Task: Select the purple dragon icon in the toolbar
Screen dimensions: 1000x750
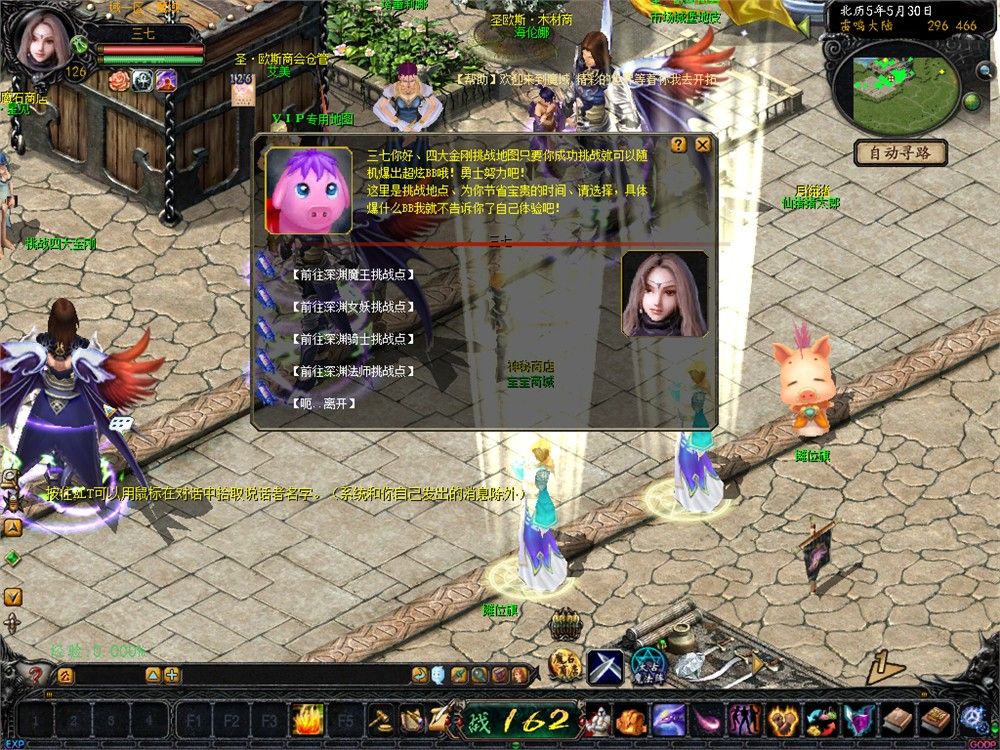Action: point(667,719)
